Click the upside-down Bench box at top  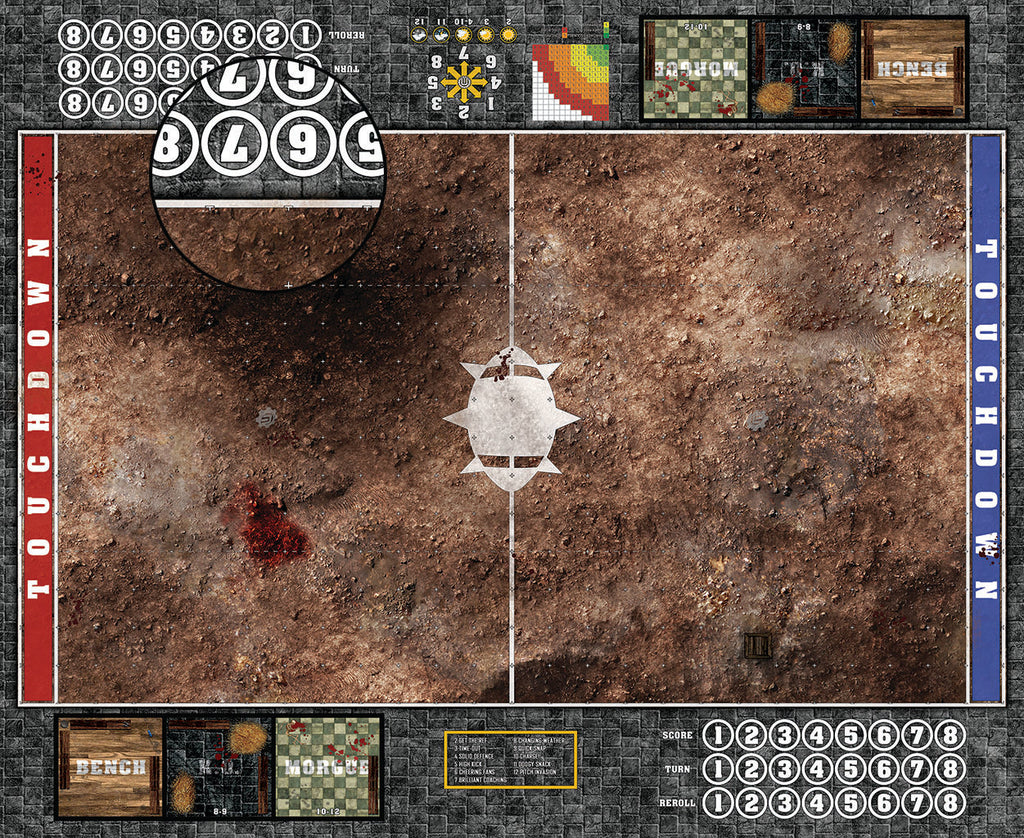914,69
